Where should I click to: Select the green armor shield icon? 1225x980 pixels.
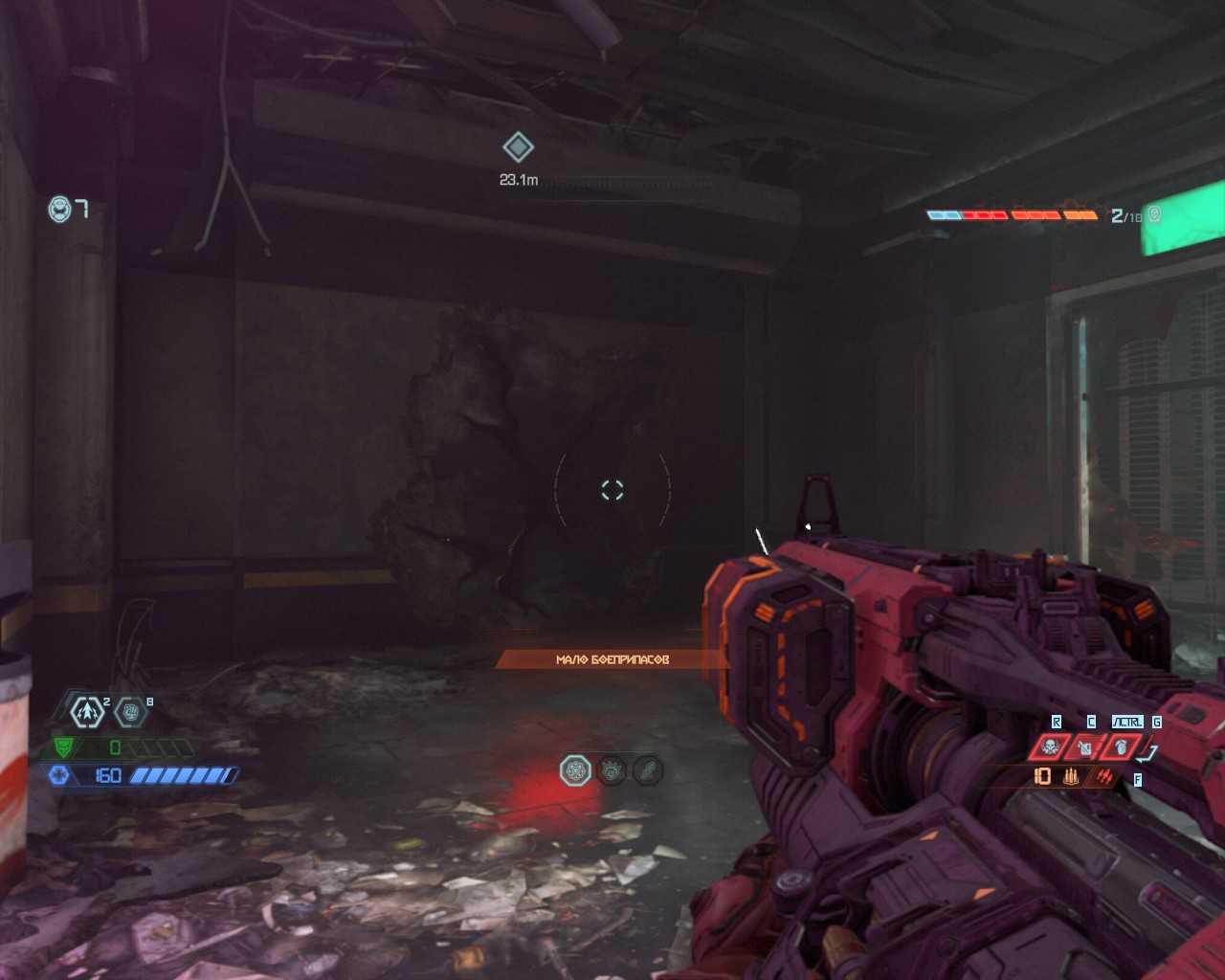63,747
